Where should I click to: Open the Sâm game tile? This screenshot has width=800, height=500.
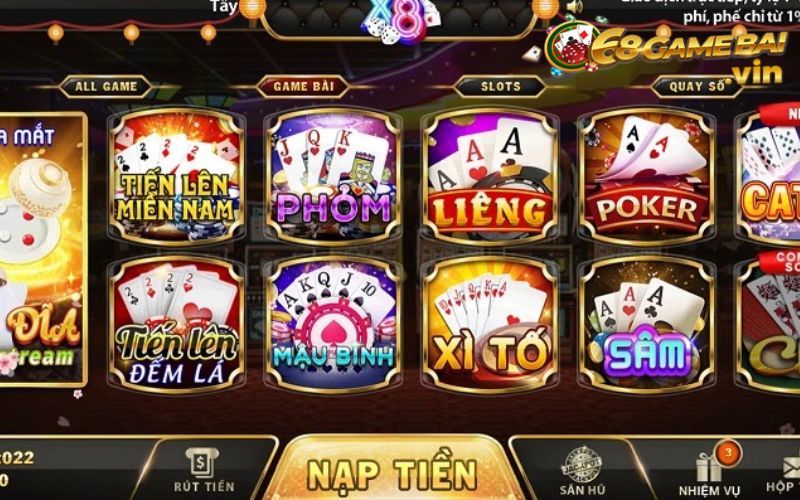click(x=646, y=325)
